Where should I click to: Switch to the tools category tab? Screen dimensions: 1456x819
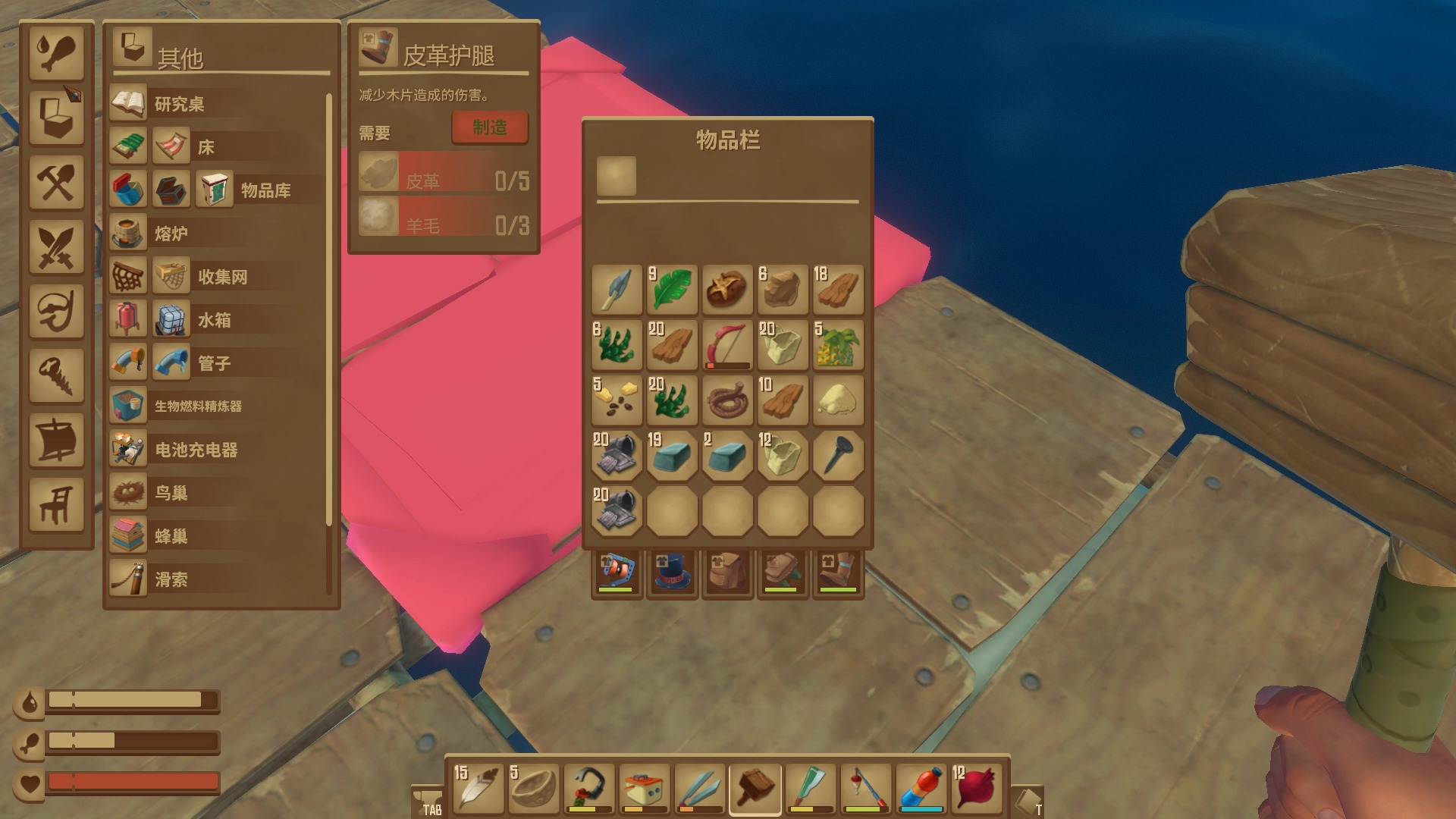point(56,182)
